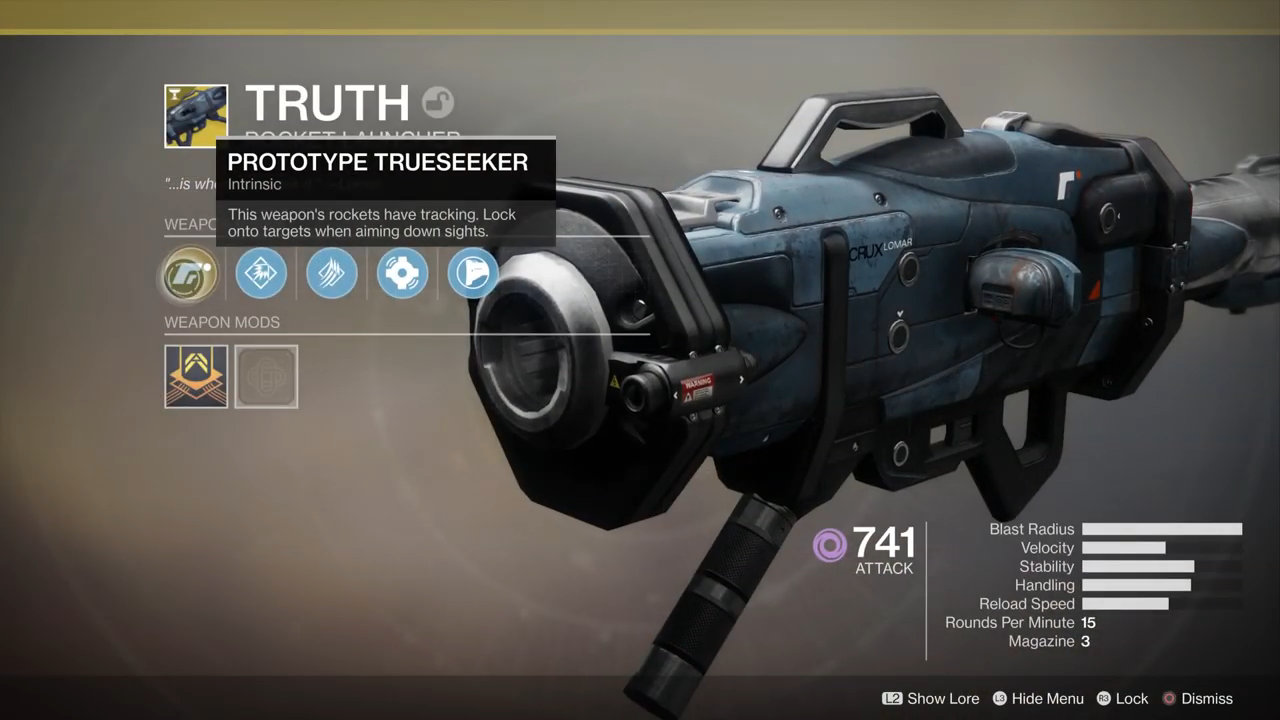Open the empty grey weapon mod slot
The width and height of the screenshot is (1280, 720).
pyautogui.click(x=266, y=376)
